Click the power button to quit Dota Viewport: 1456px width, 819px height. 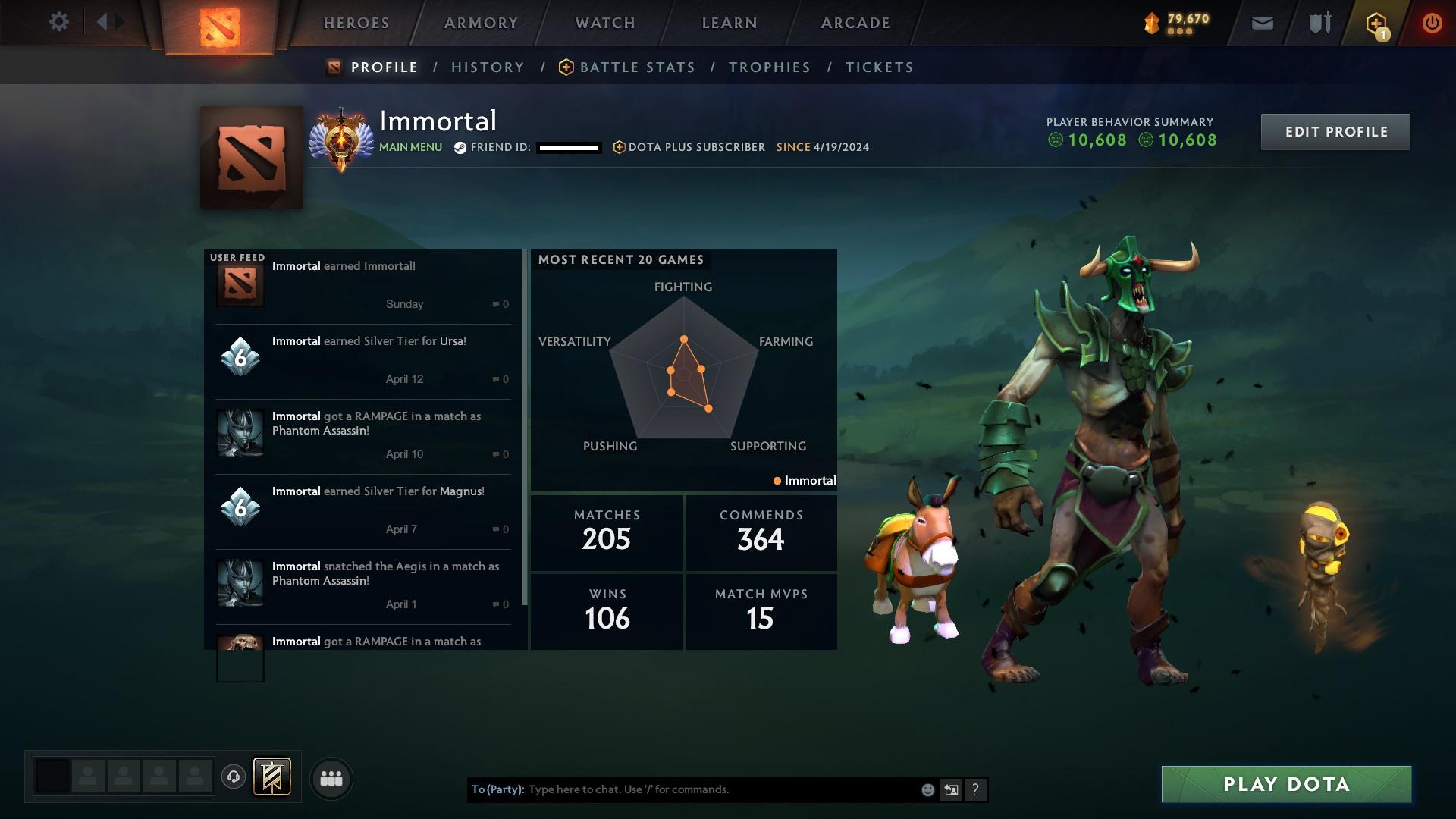pos(1432,22)
